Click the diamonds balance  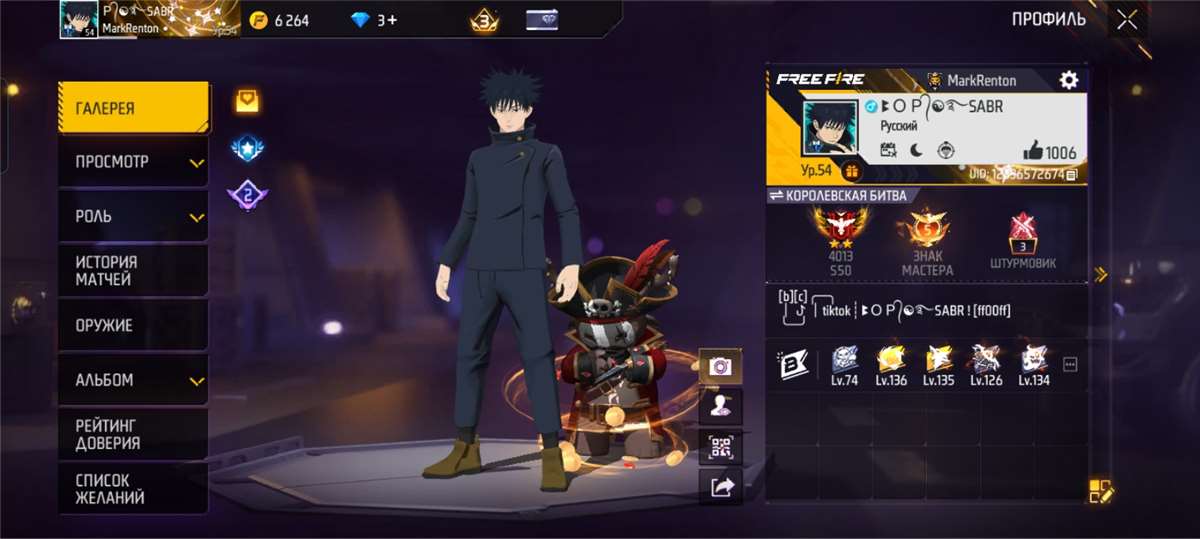pos(374,20)
